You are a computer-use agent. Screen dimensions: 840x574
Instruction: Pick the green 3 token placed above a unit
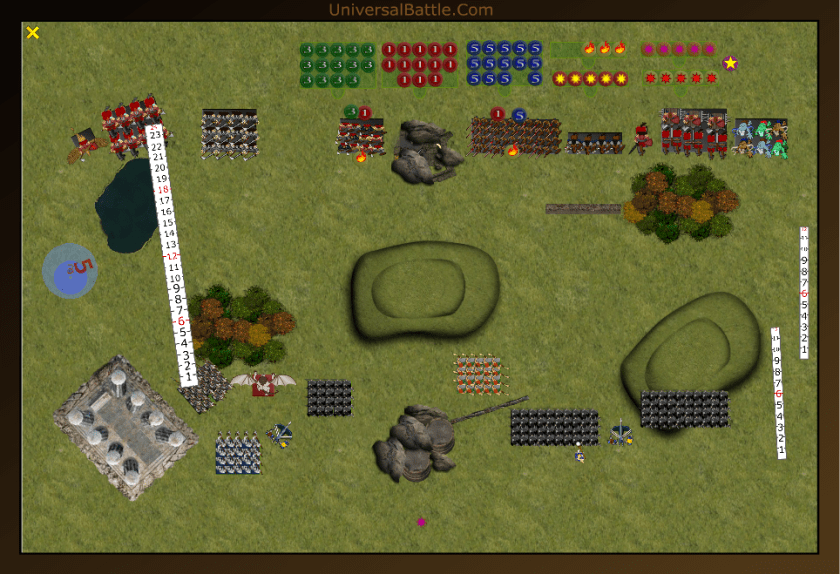pos(351,112)
